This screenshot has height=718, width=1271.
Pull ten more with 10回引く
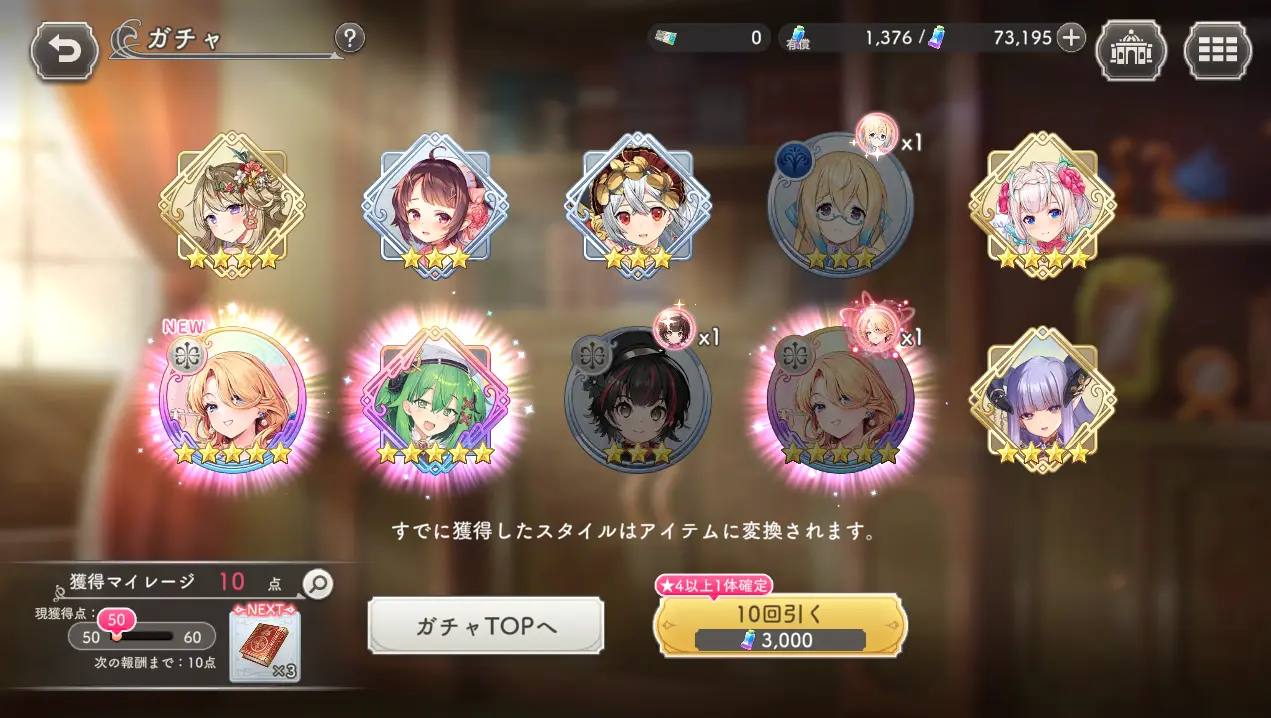tap(779, 626)
